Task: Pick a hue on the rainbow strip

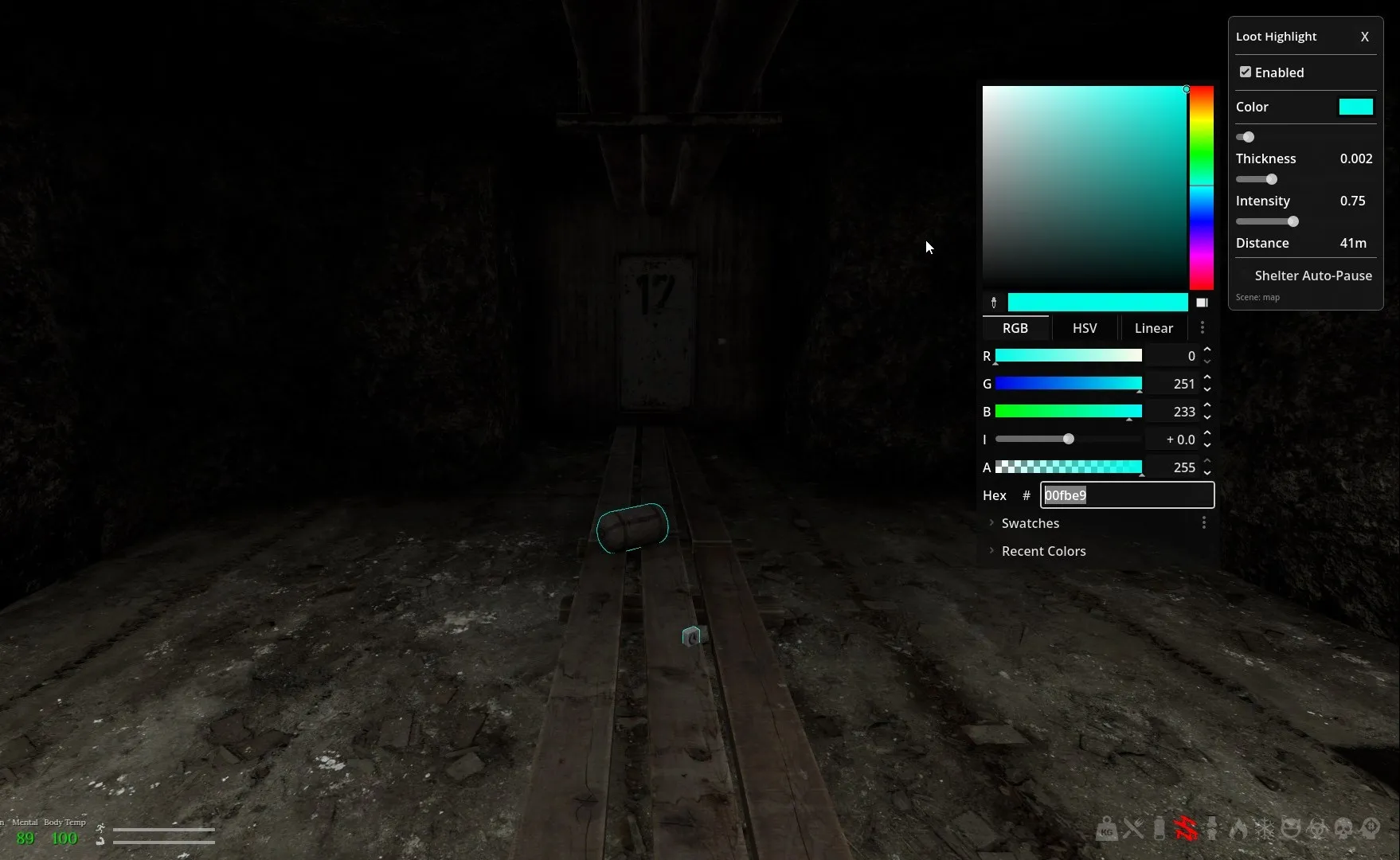Action: coord(1201,188)
